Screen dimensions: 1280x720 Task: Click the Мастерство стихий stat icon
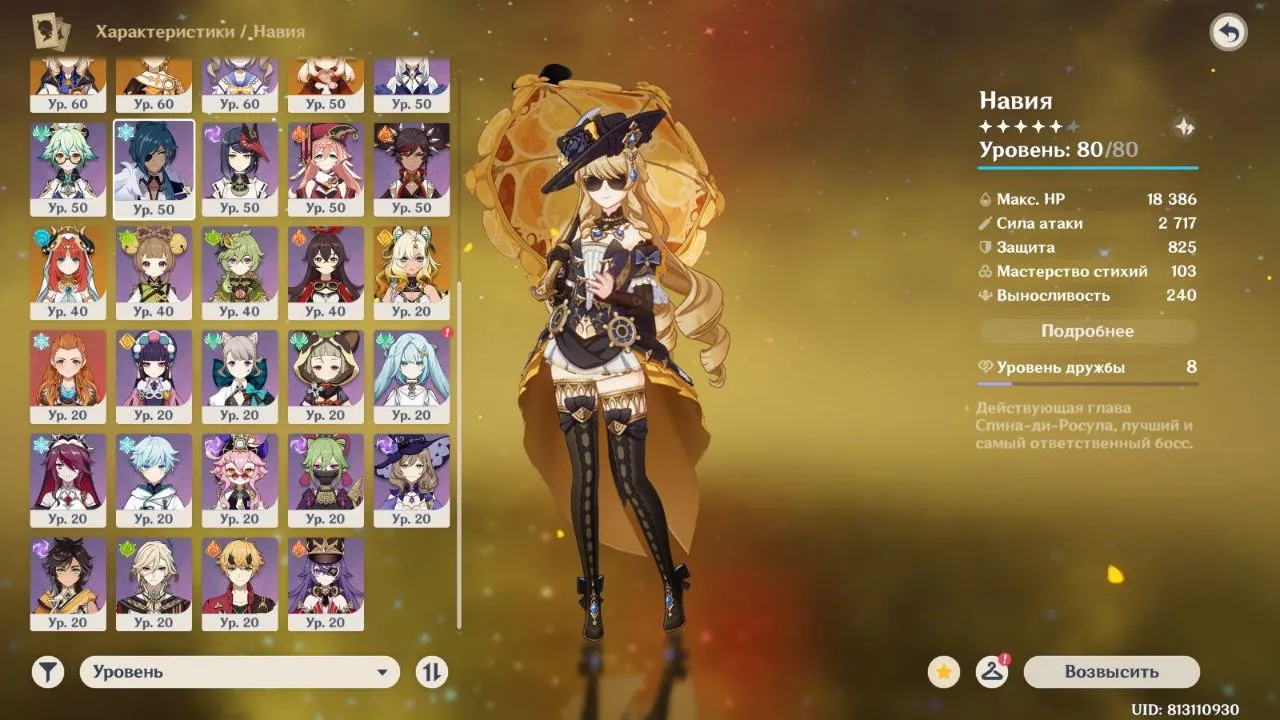986,271
